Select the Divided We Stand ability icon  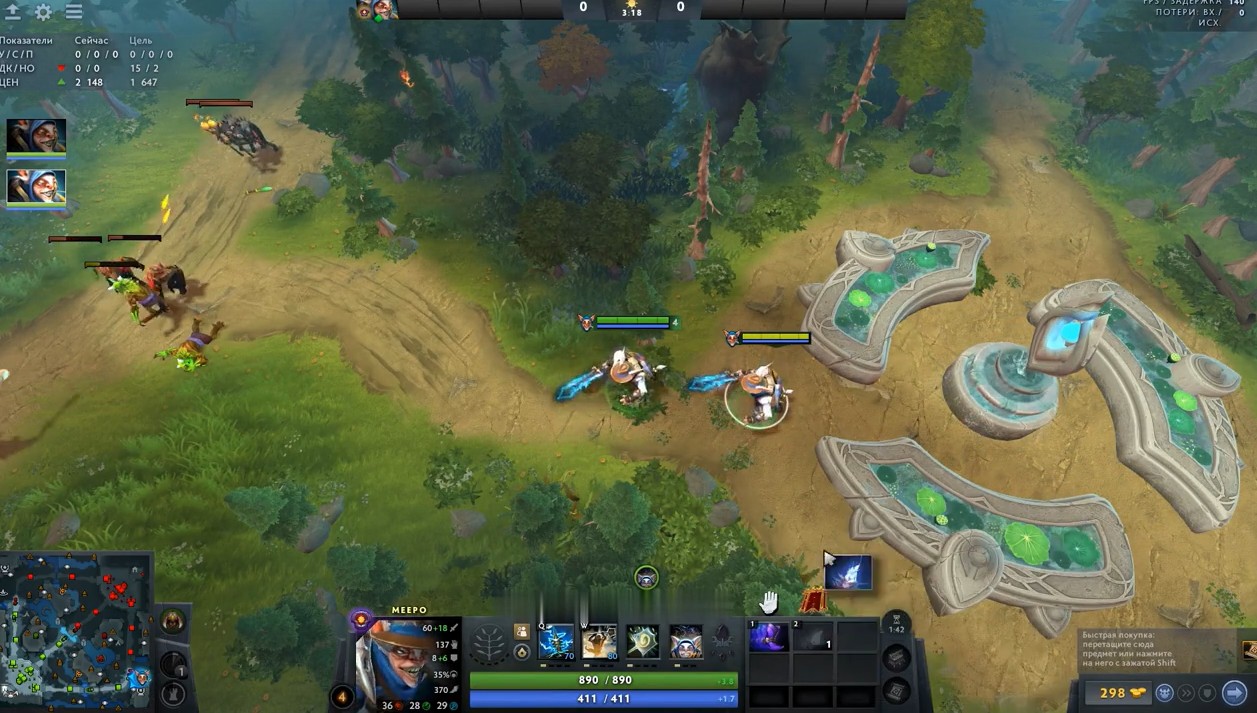pos(686,641)
